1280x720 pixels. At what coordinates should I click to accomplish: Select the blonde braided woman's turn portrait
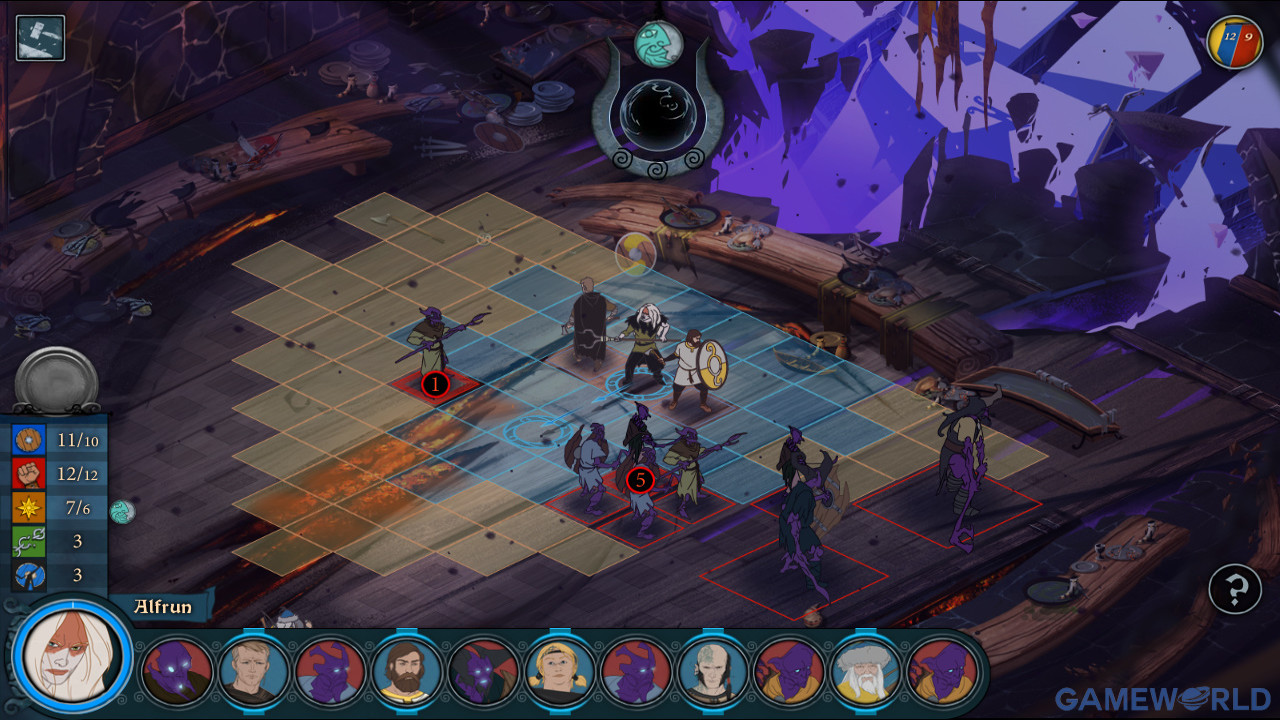point(560,671)
